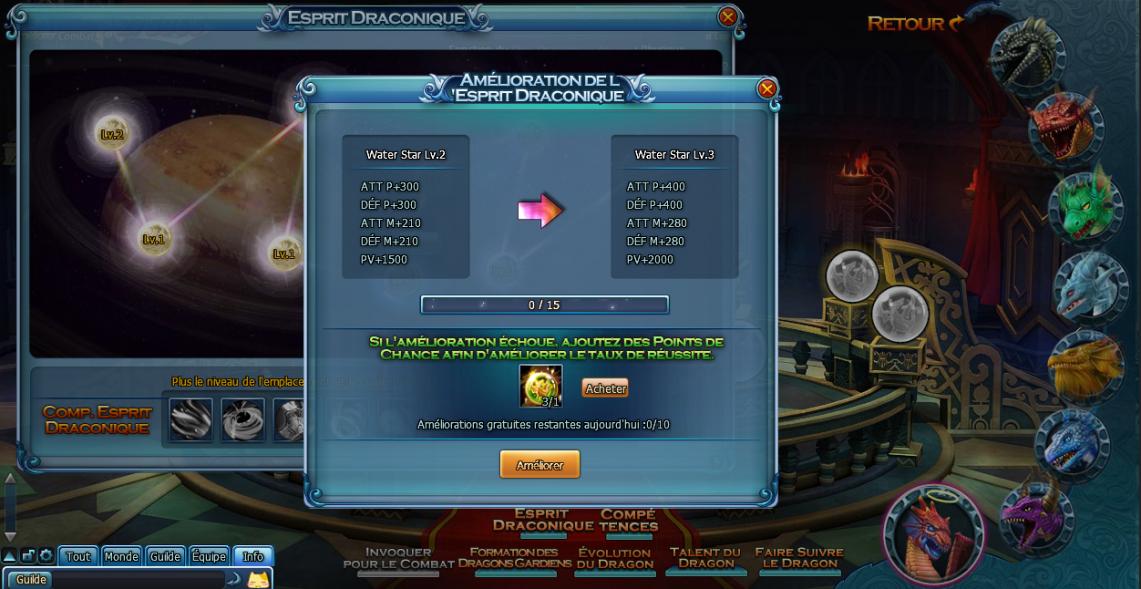1141x589 pixels.
Task: Select the luck points item icon
Action: coord(540,386)
